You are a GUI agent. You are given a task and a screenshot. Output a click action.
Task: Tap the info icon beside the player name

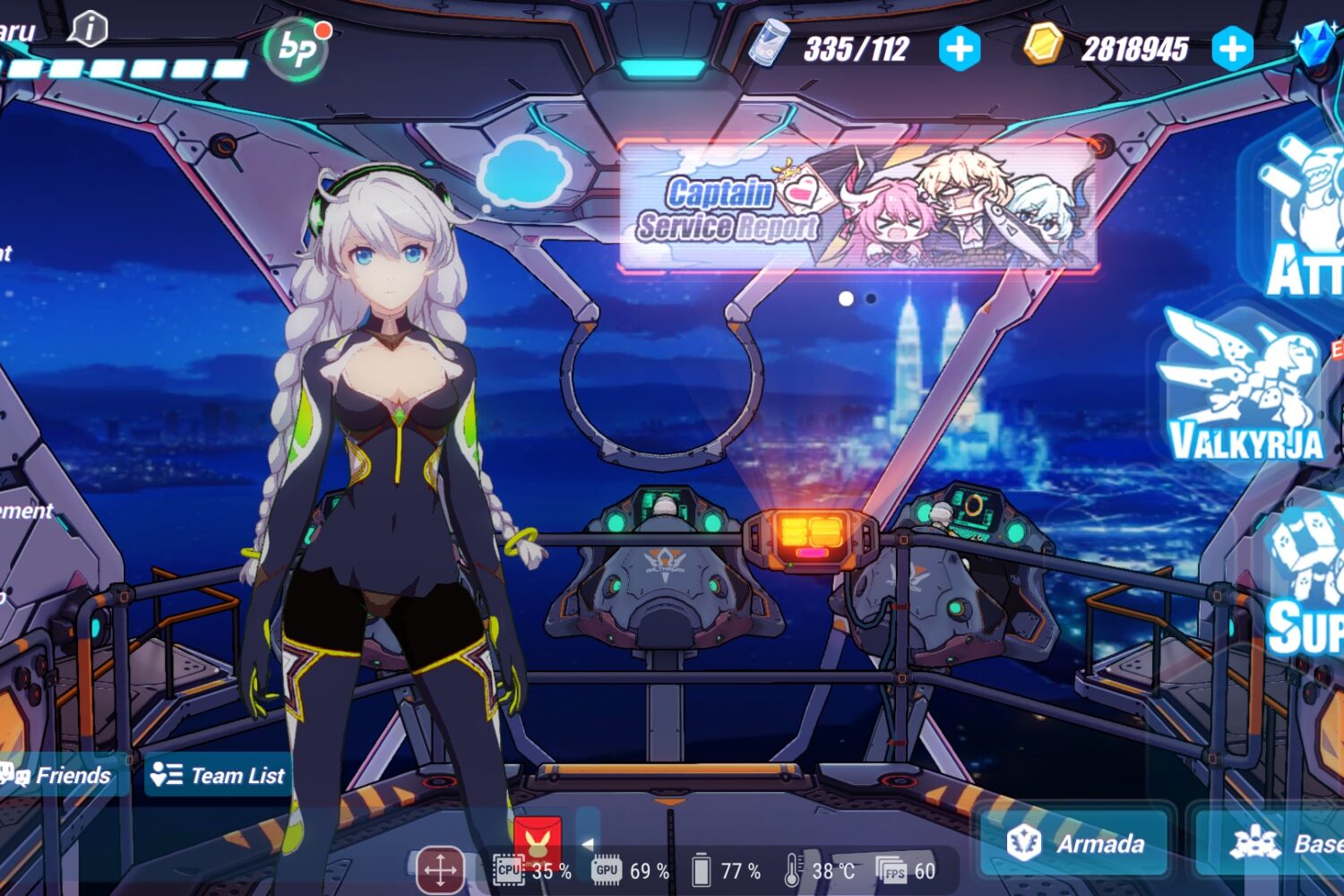click(89, 30)
